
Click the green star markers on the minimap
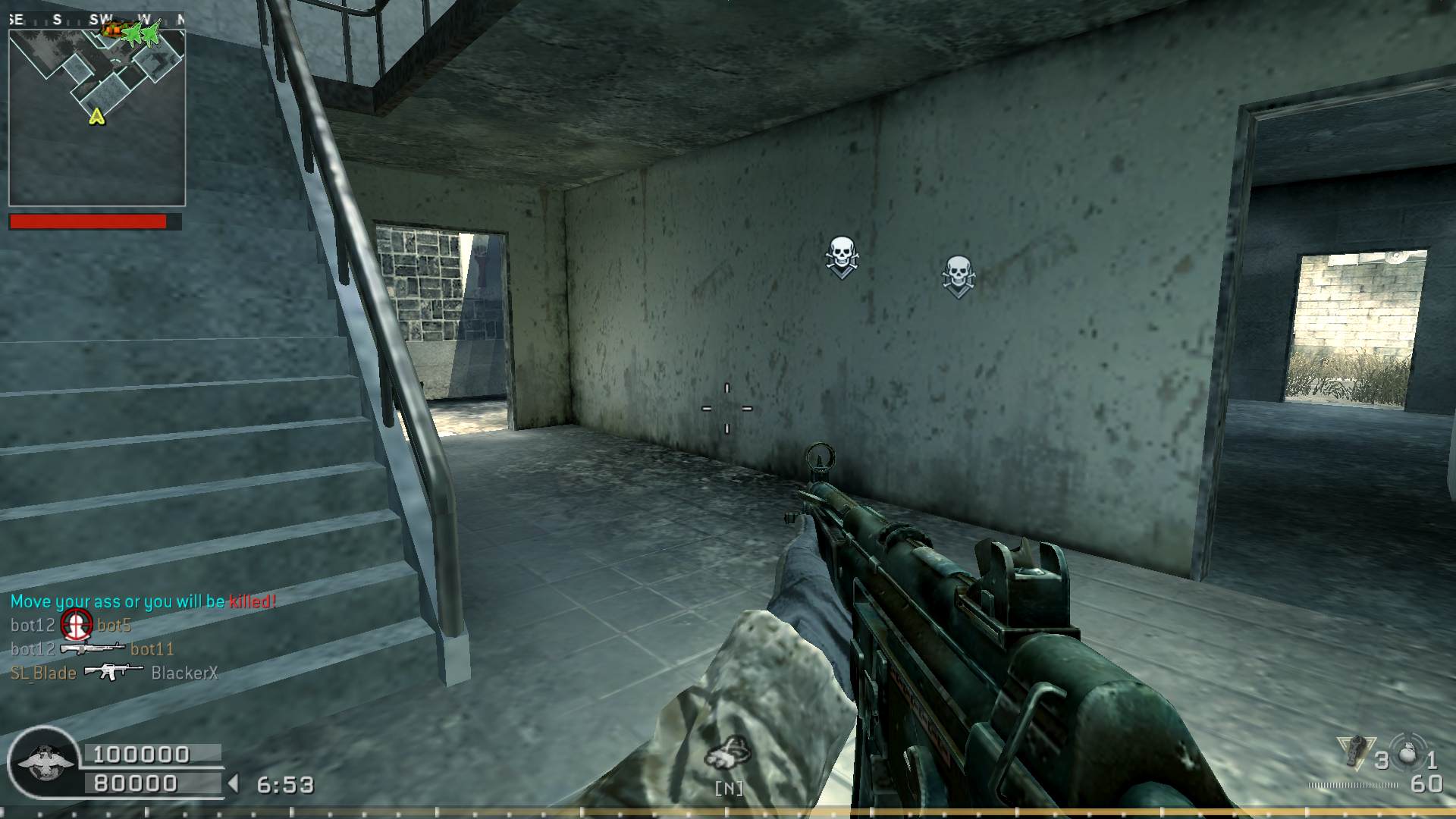(x=143, y=33)
